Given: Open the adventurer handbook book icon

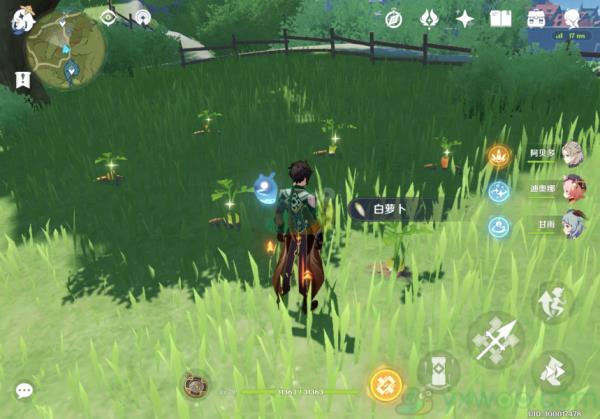Looking at the screenshot, I should 501,18.
